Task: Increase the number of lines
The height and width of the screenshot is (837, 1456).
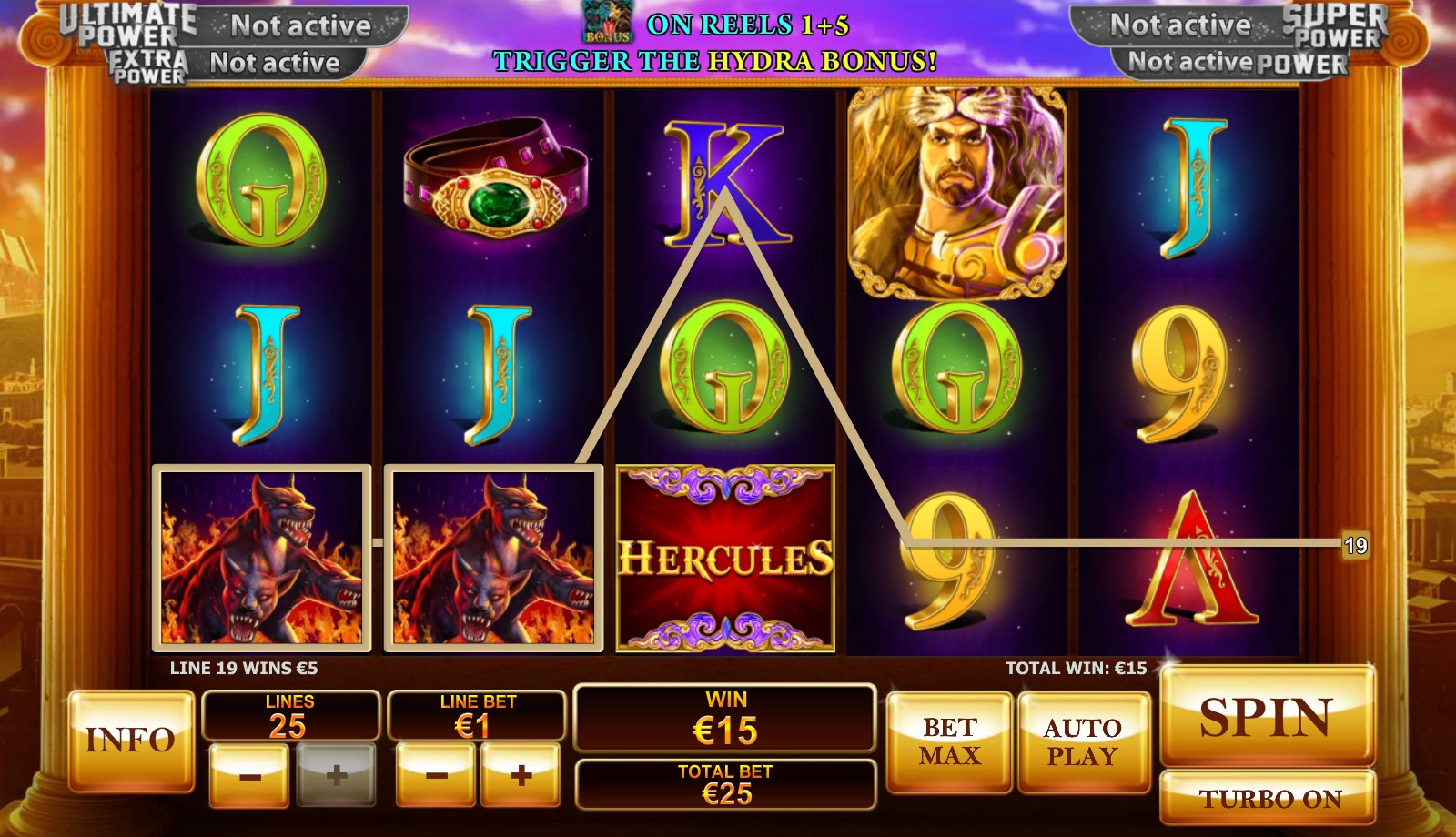Action: point(336,775)
